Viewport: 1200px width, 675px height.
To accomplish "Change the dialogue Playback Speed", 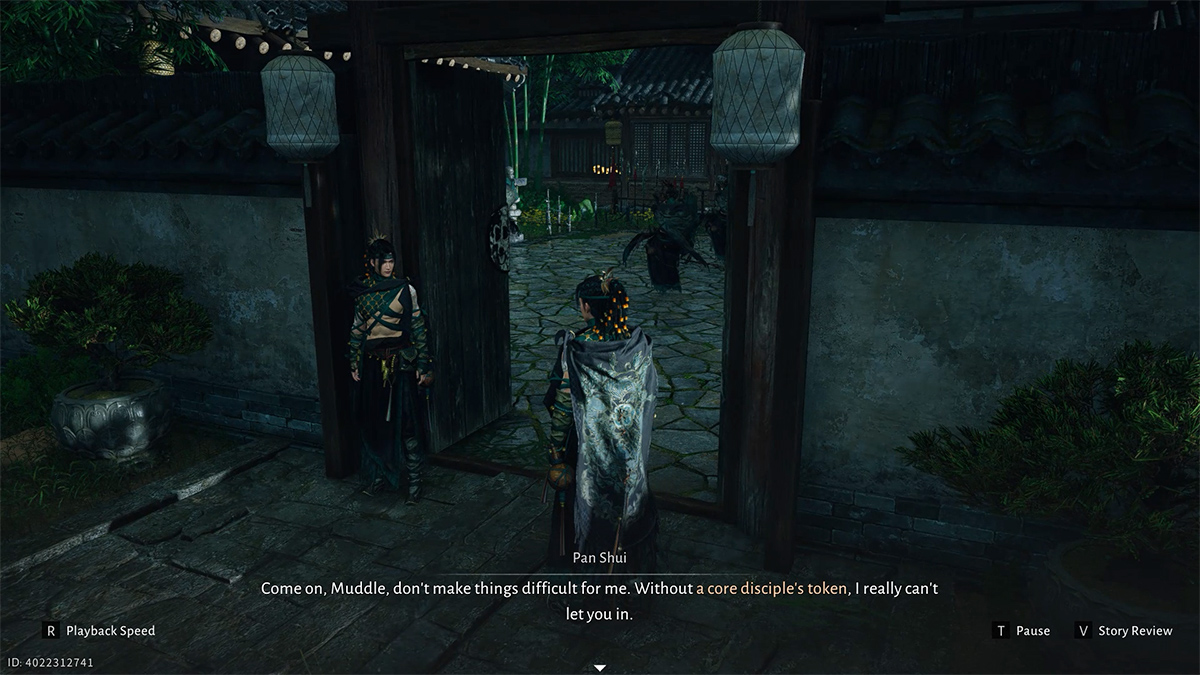I will point(99,631).
